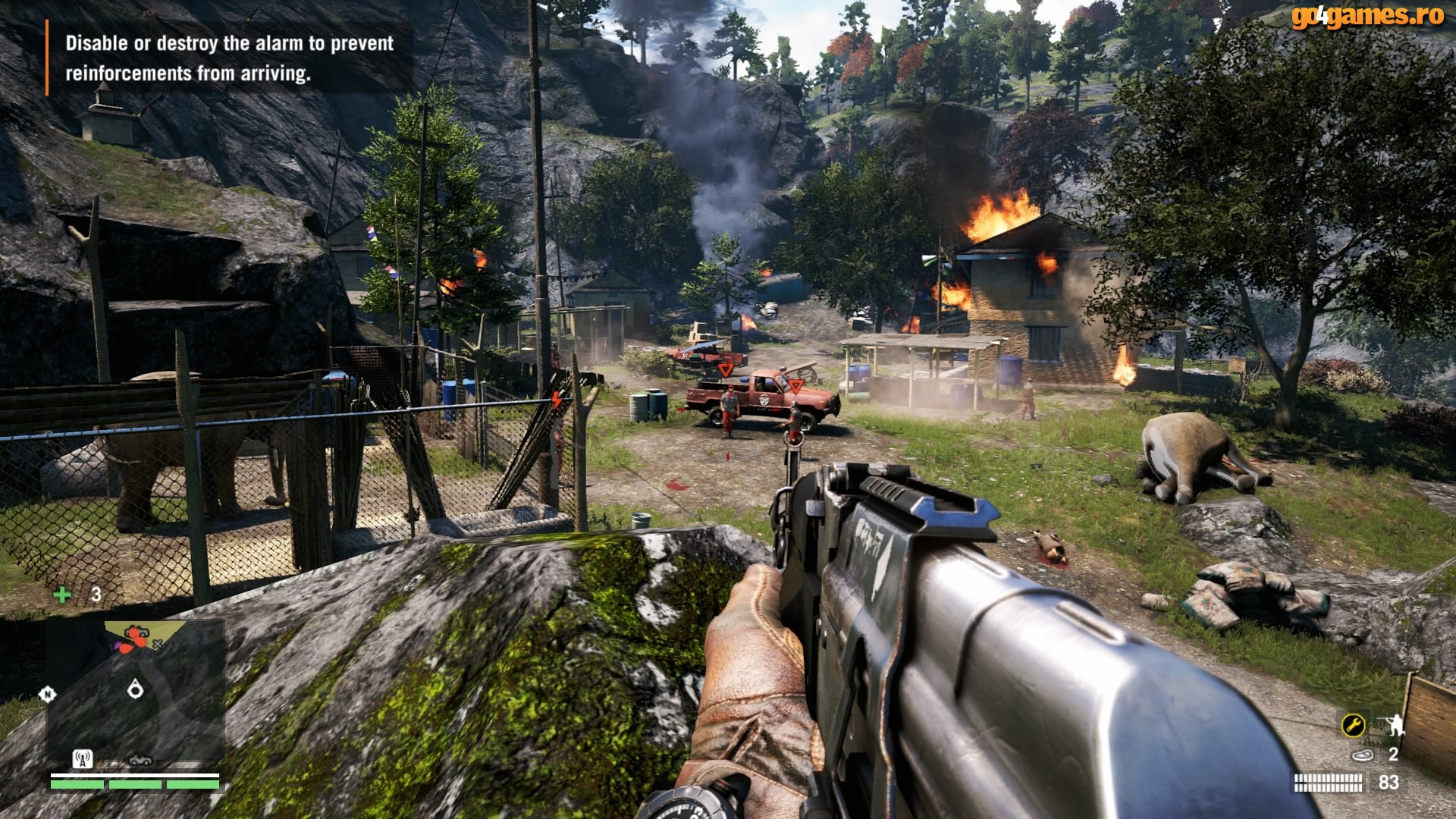Select the green health syringe icon

63,594
